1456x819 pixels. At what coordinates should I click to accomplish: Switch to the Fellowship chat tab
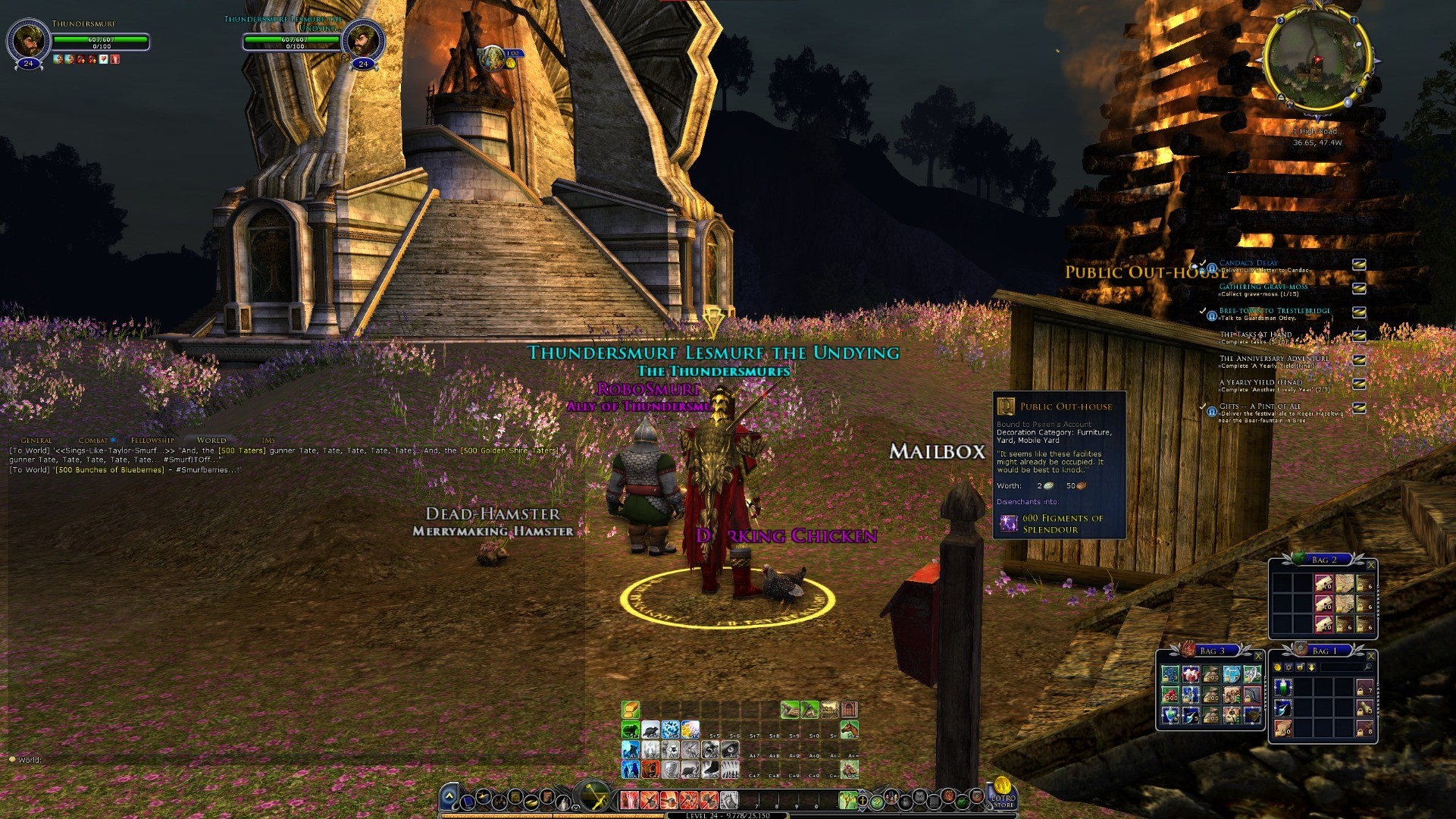click(x=152, y=440)
